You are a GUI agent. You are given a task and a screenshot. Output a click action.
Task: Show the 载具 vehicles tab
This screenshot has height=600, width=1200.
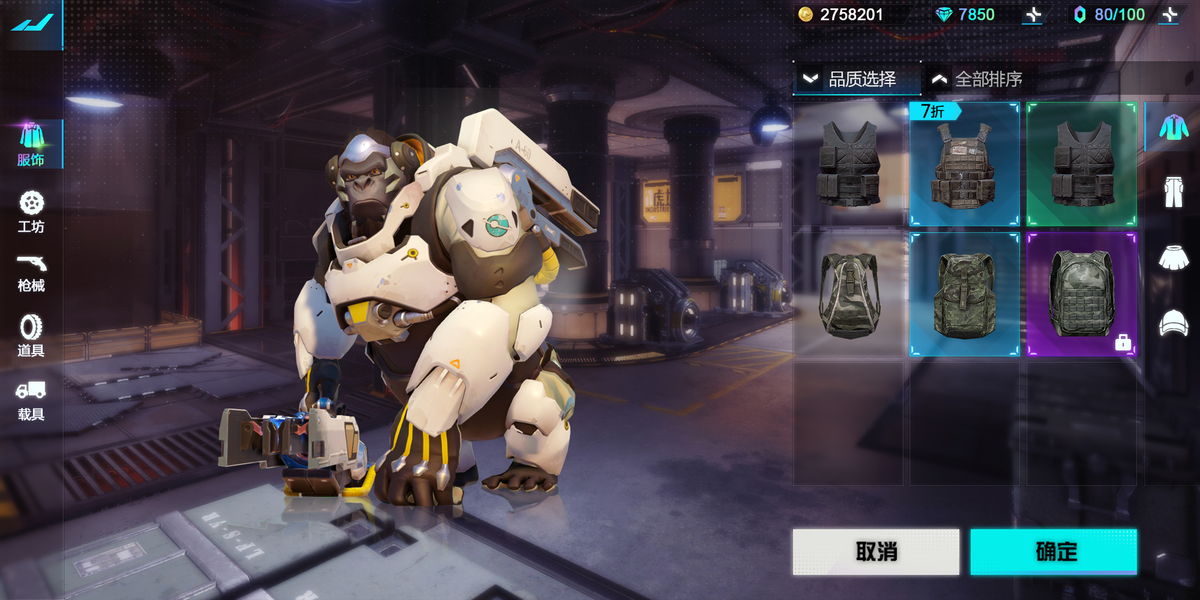[x=31, y=400]
